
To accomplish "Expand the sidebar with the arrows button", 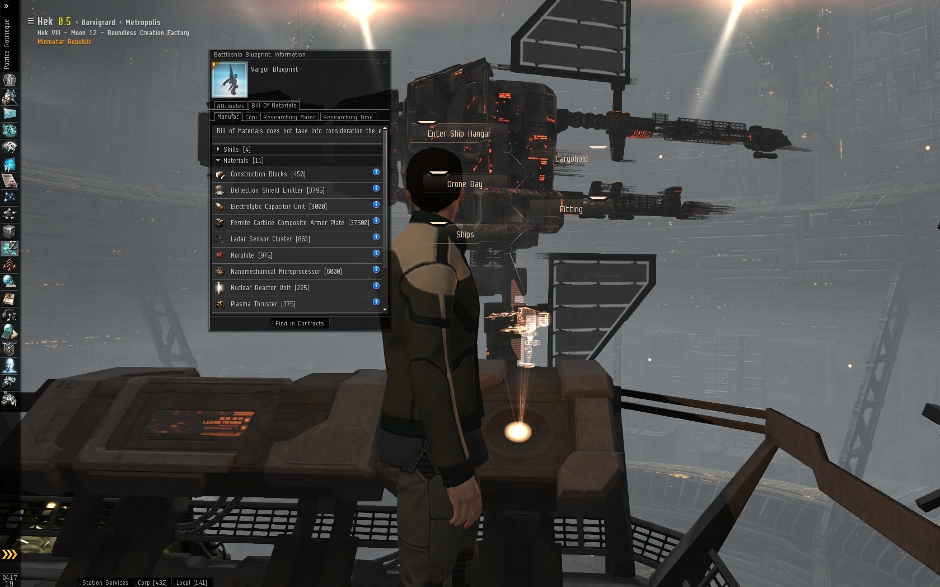I will coord(9,555).
